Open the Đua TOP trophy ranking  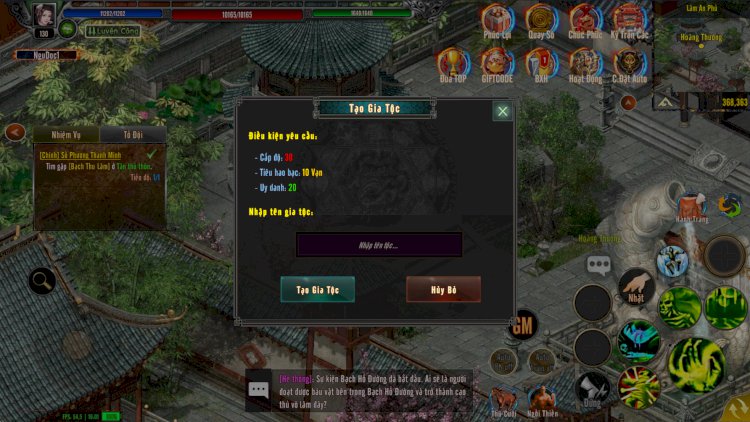tap(452, 65)
